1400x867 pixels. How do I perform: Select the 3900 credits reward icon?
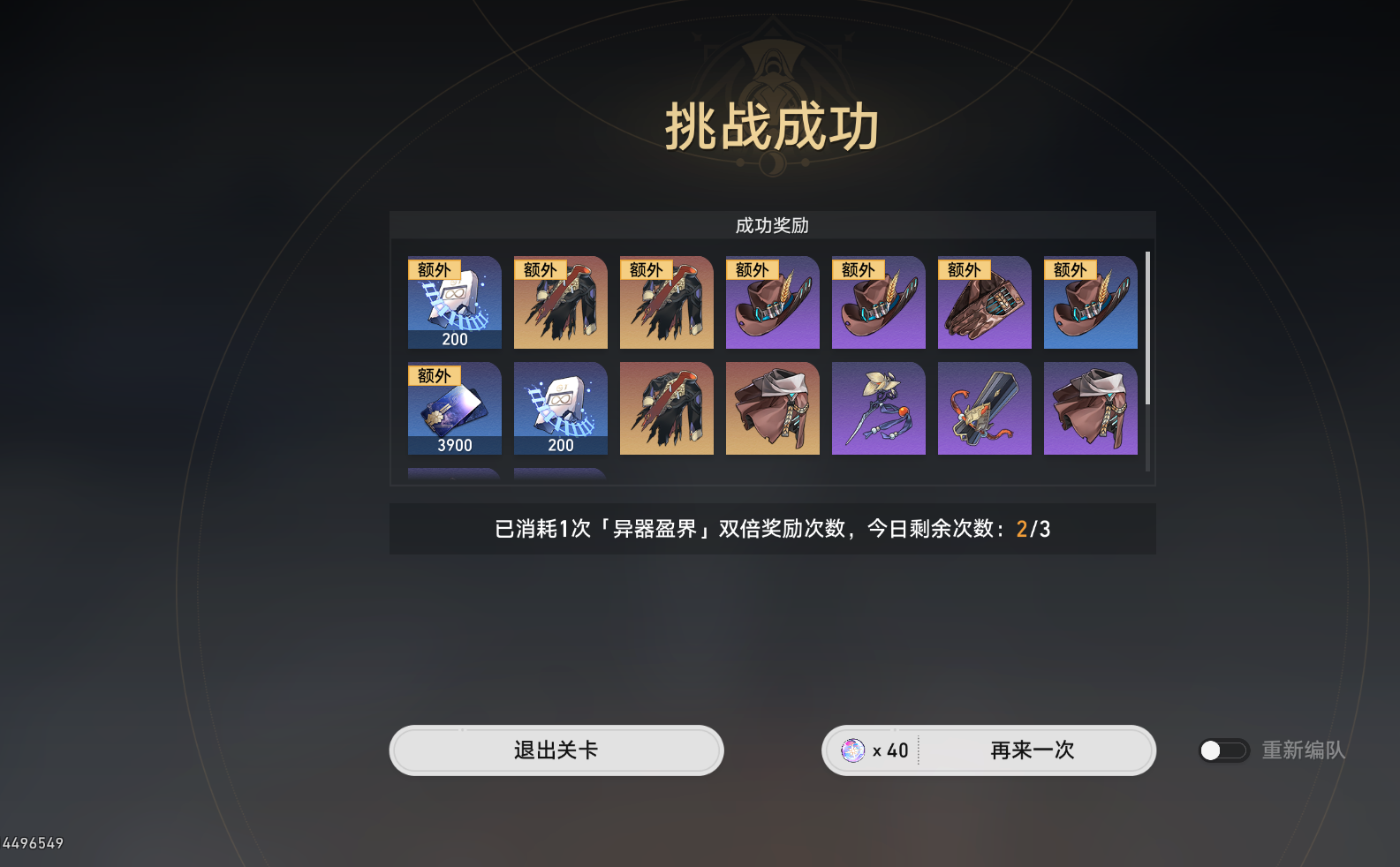[454, 408]
